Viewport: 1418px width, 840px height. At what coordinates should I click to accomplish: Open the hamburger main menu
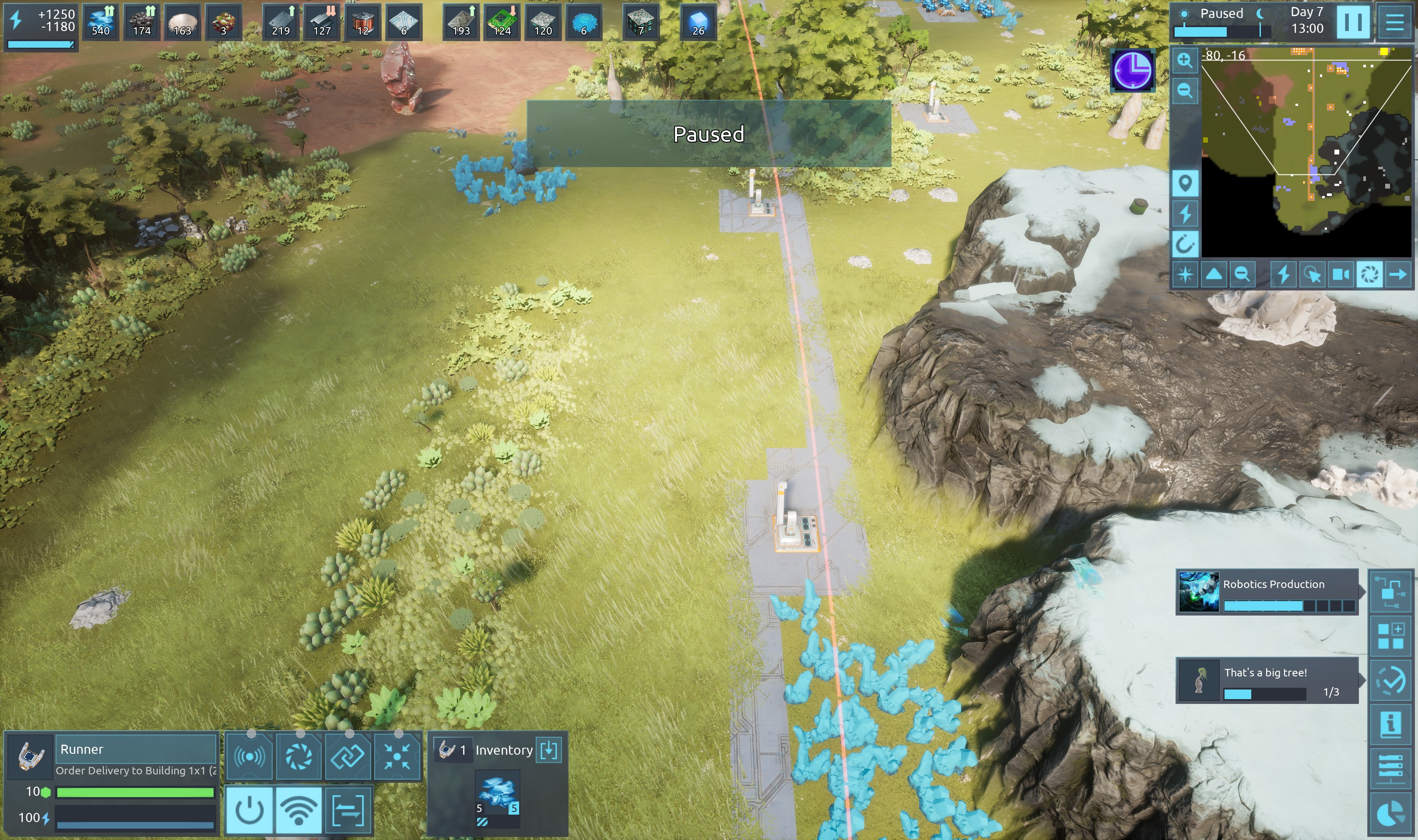pos(1394,21)
